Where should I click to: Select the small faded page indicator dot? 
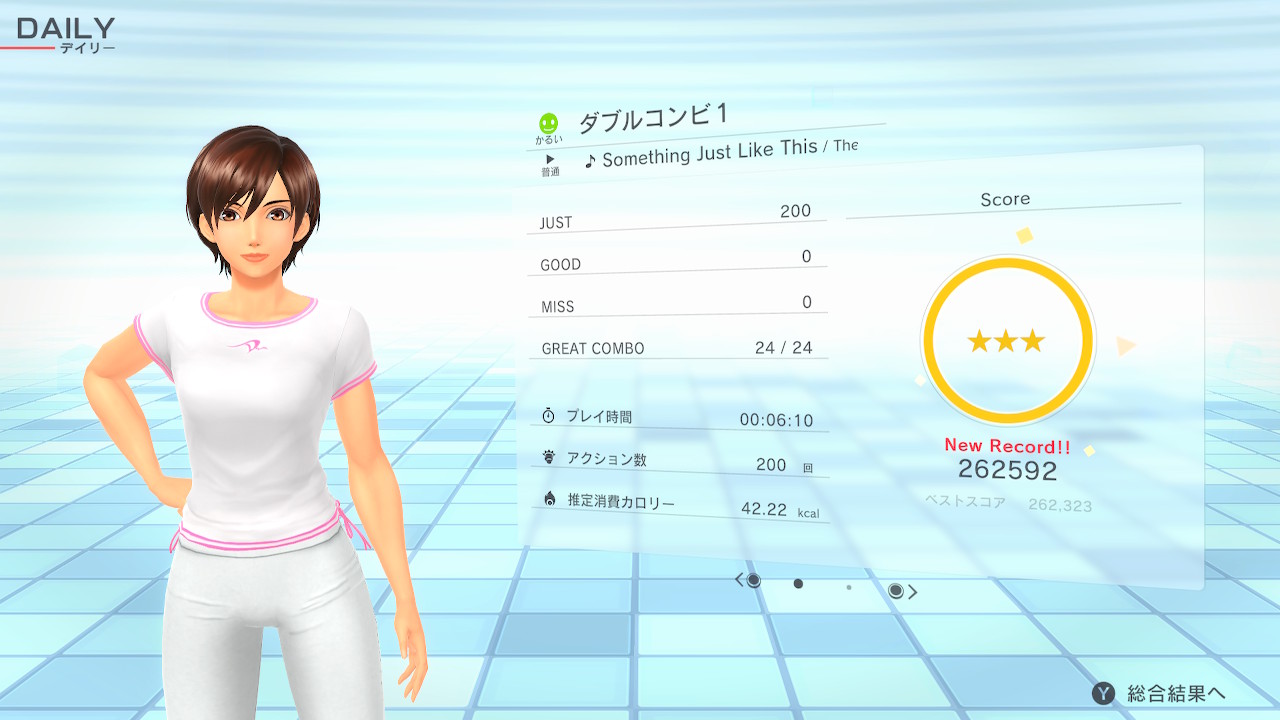pyautogui.click(x=849, y=588)
